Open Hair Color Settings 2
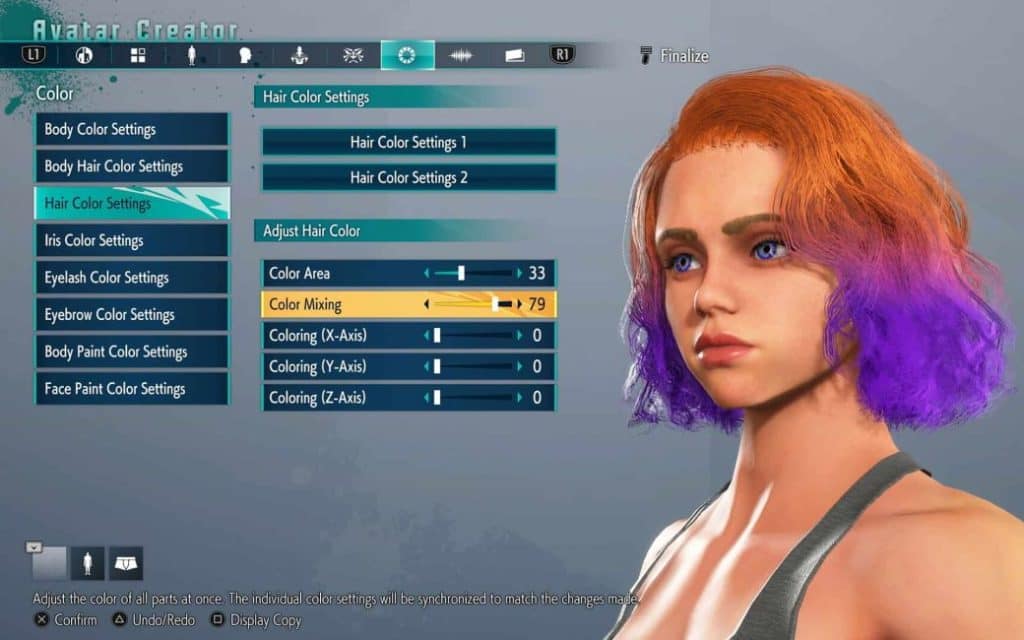1024x640 pixels. click(408, 177)
